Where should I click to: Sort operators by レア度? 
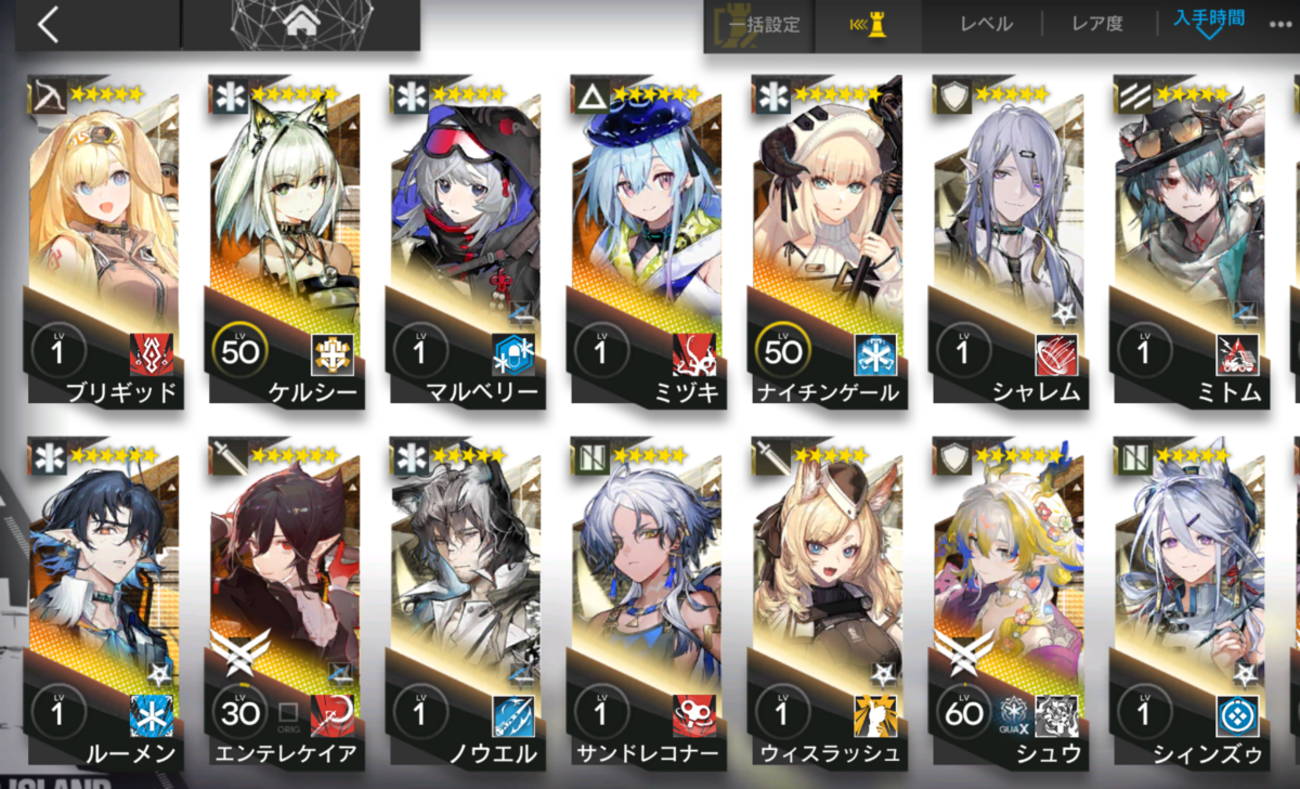tap(1097, 25)
